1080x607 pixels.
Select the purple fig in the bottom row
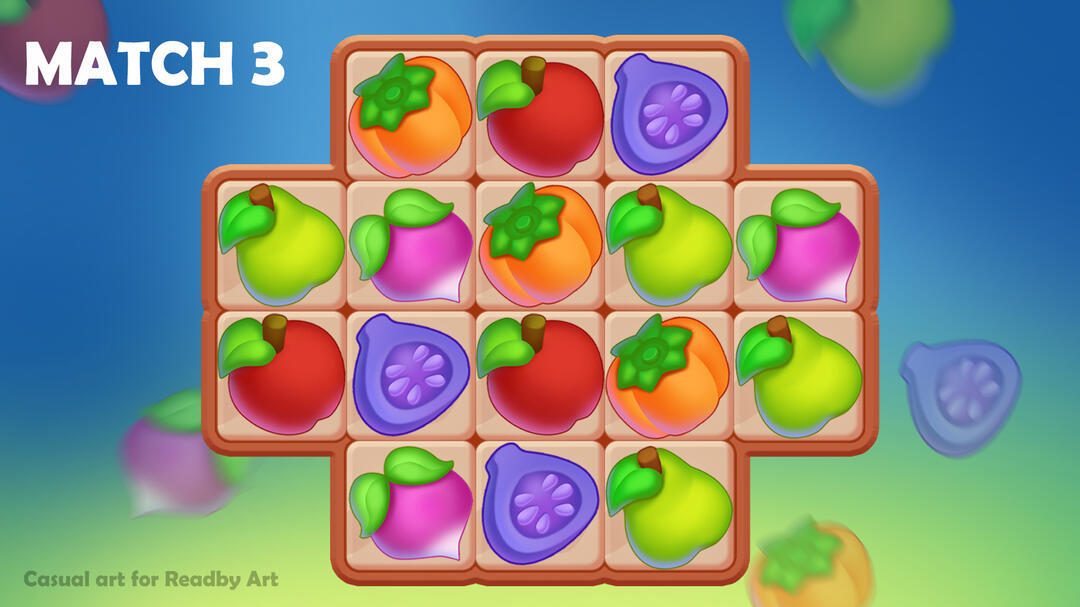540,505
